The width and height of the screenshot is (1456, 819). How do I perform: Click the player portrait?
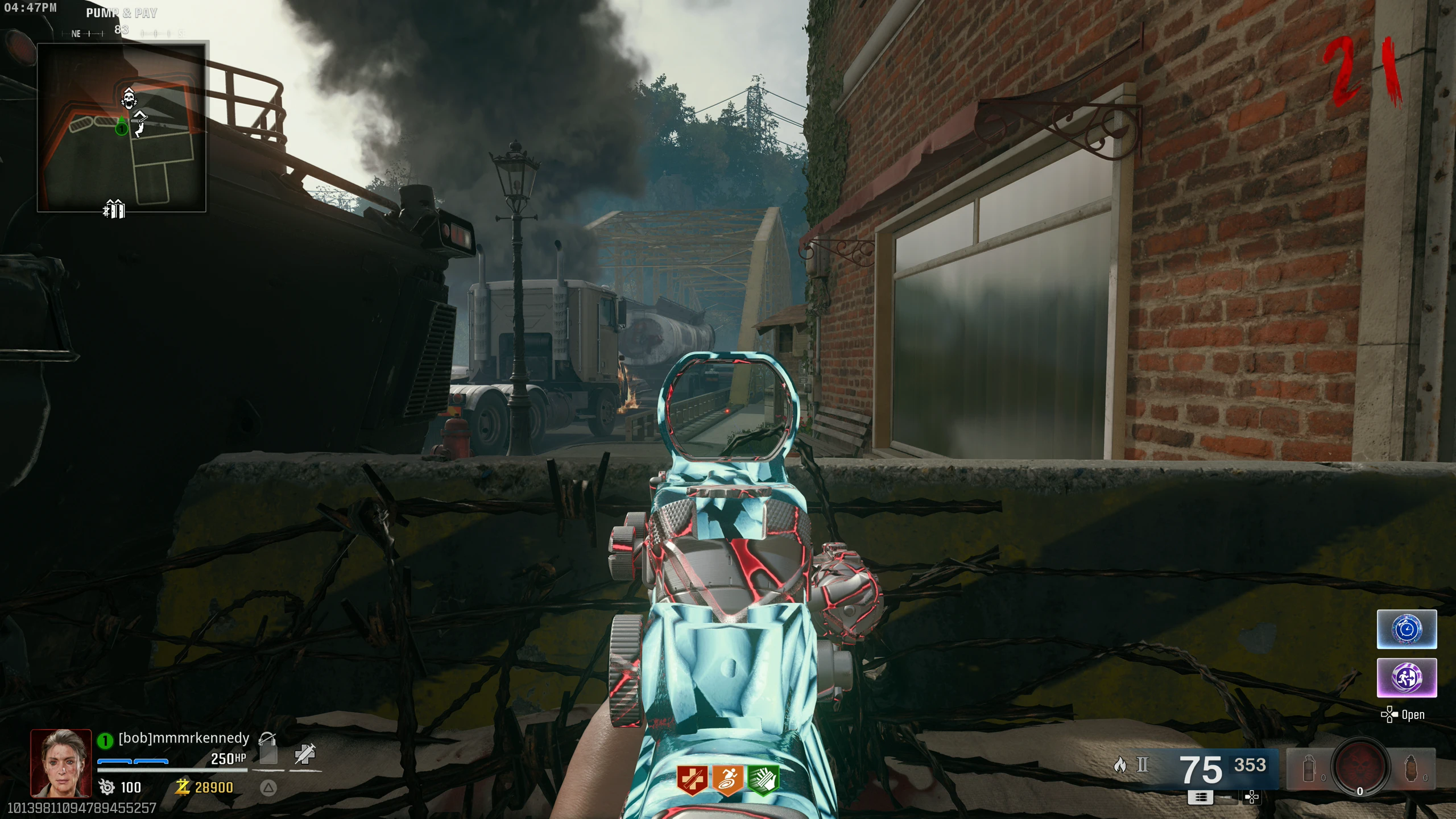pyautogui.click(x=61, y=763)
